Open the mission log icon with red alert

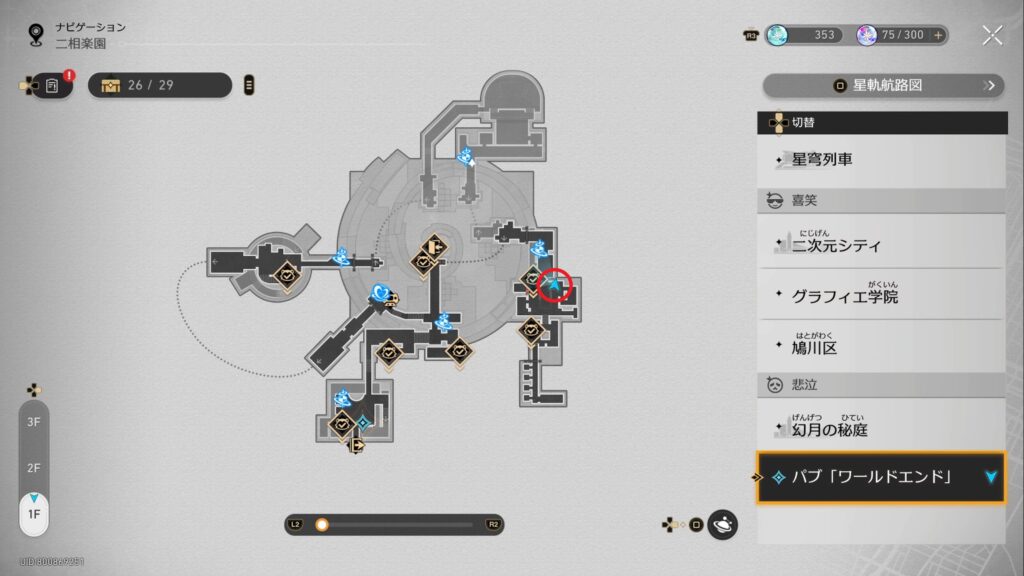[x=52, y=86]
